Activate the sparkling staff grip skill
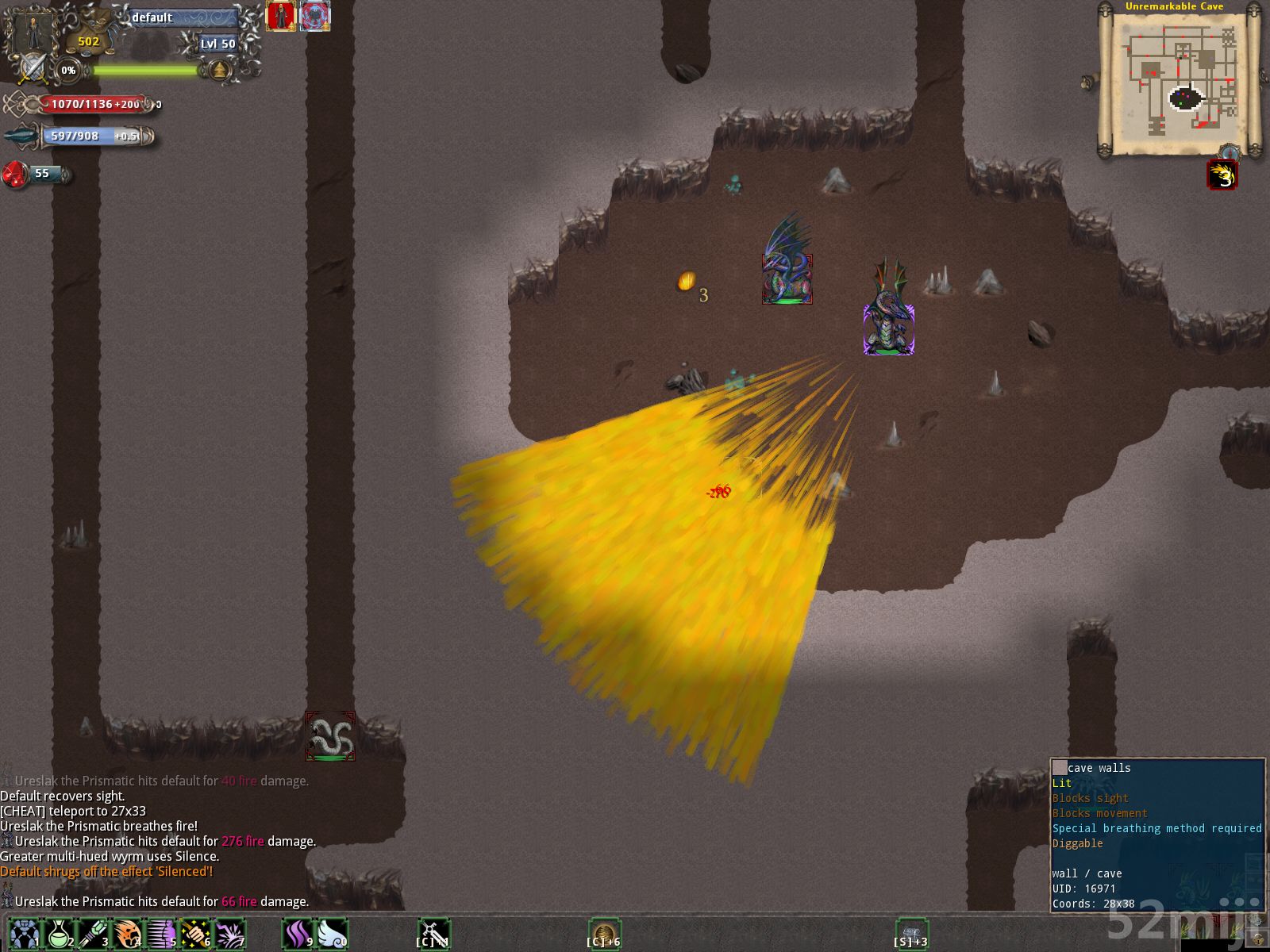This screenshot has height=952, width=1270. pos(195,934)
